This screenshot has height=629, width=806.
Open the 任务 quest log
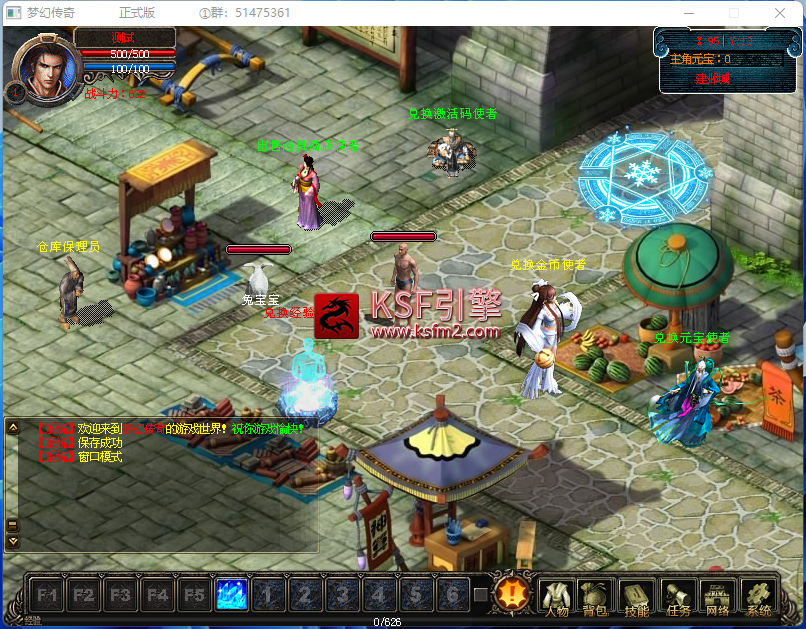click(678, 597)
